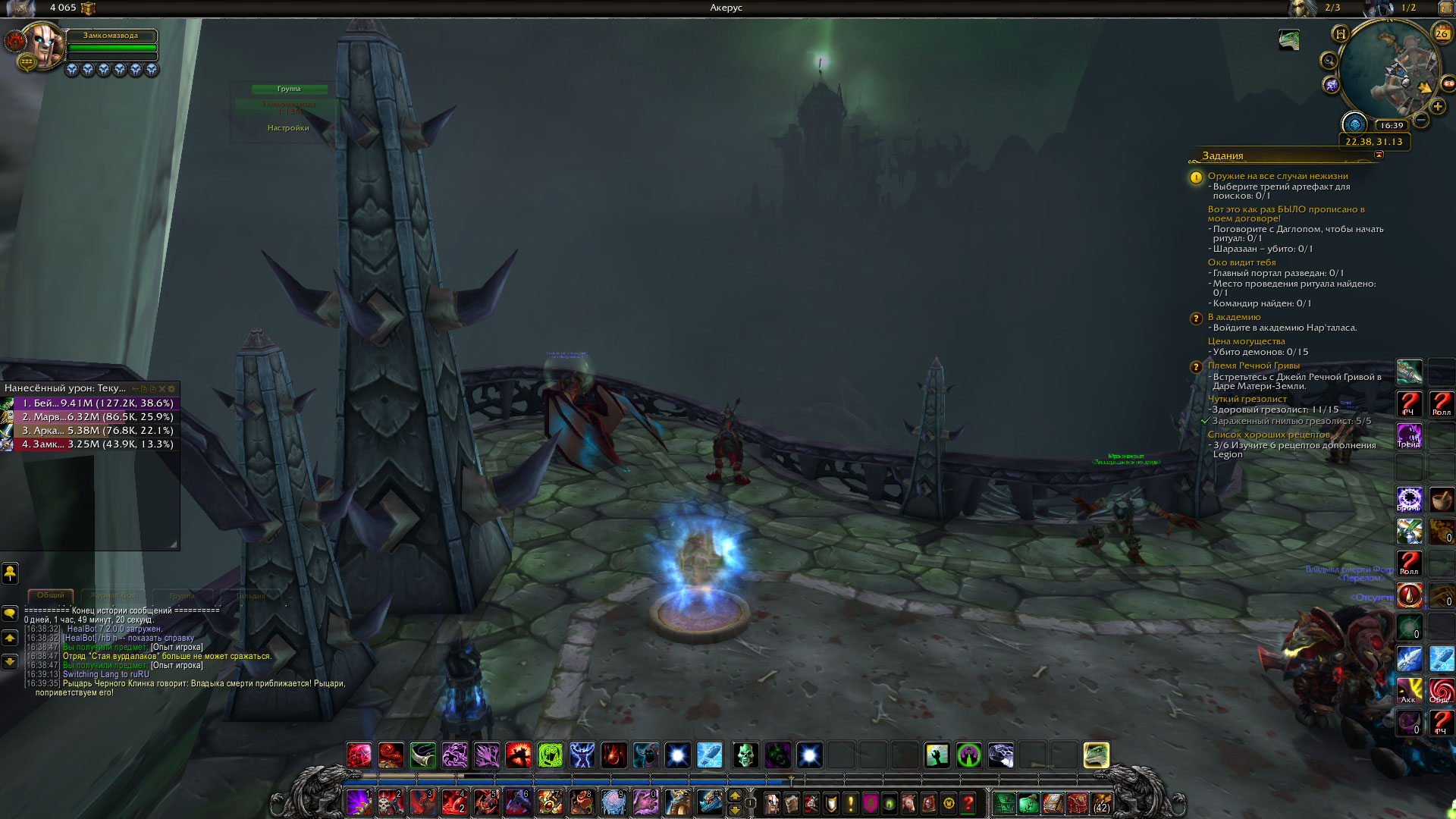1456x819 pixels.
Task: Select the quest 'Оружие на все случаи нежизни'
Action: [x=1277, y=176]
